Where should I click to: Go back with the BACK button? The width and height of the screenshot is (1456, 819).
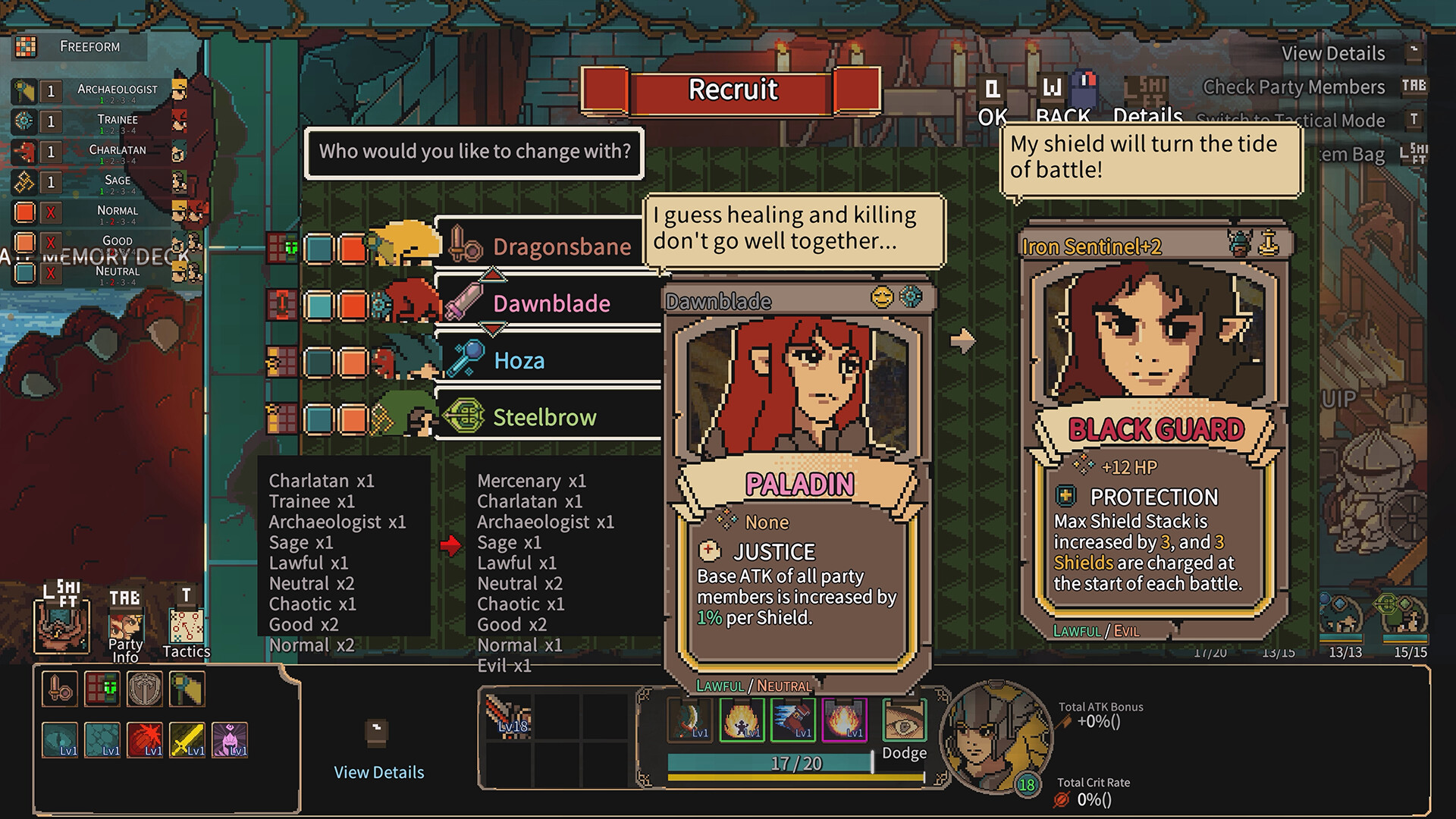[1062, 102]
